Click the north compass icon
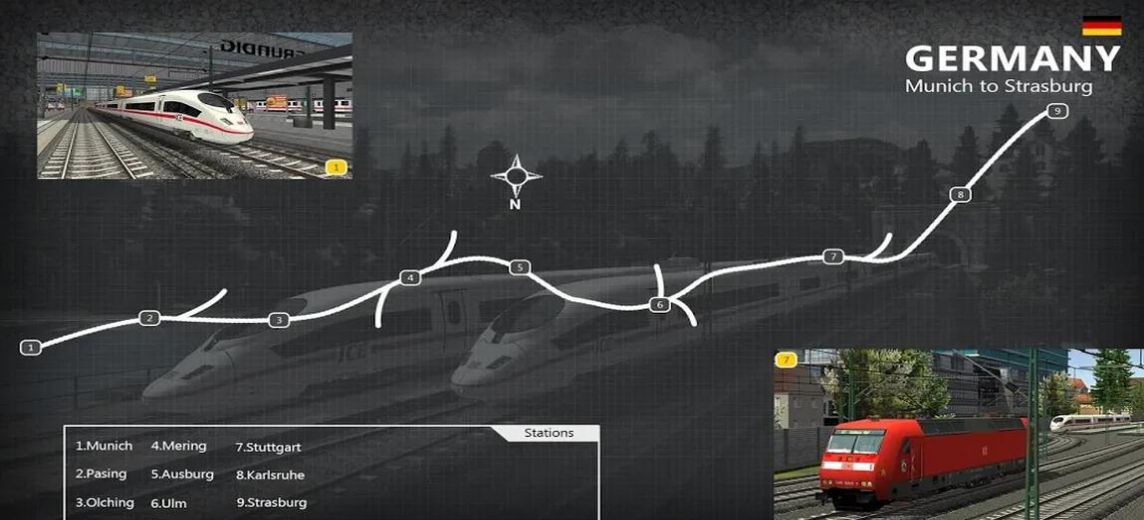 pyautogui.click(x=516, y=178)
